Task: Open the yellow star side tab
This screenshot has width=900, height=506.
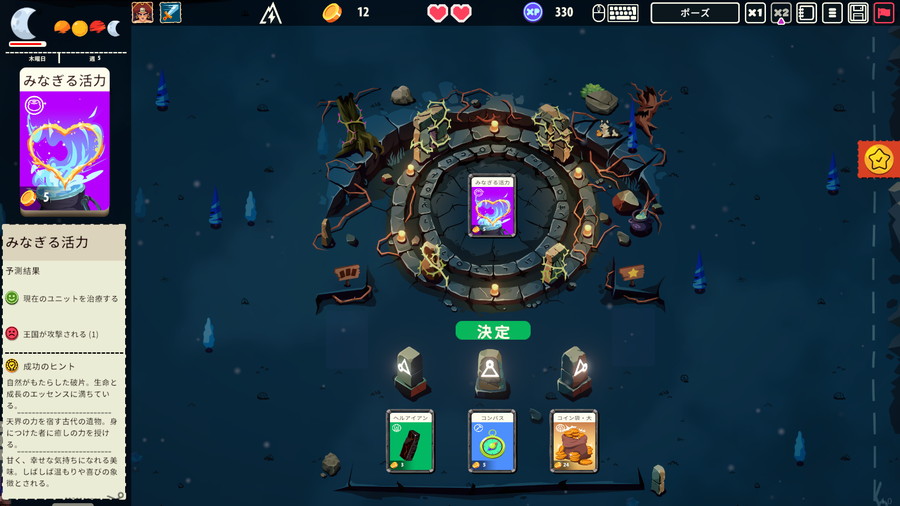Action: (879, 159)
